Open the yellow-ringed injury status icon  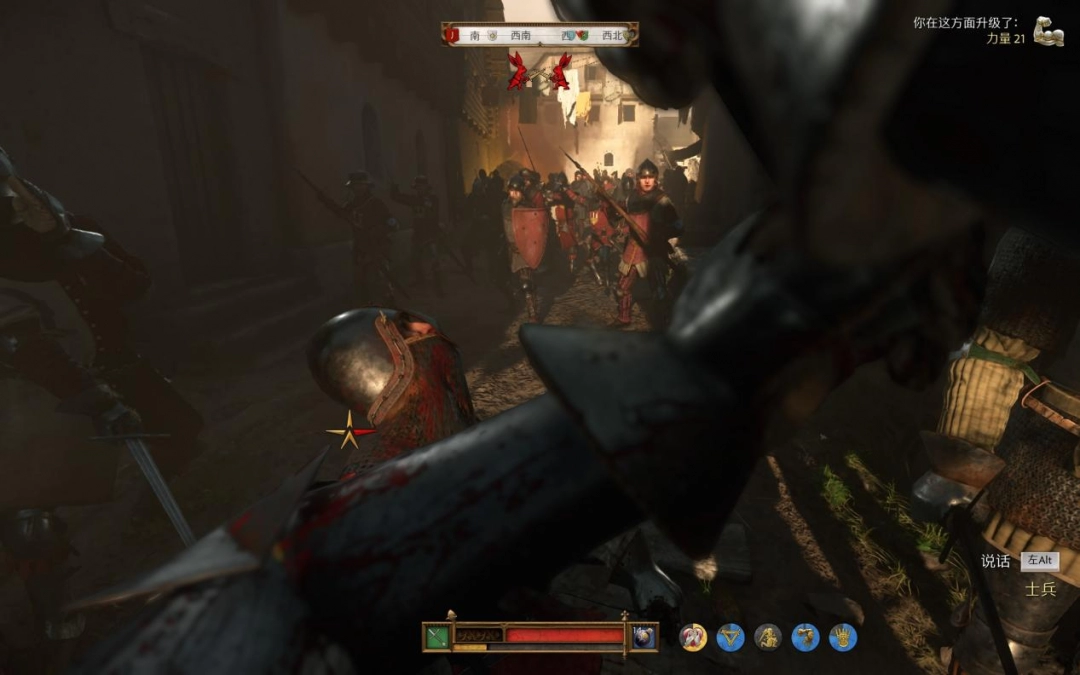(x=693, y=637)
